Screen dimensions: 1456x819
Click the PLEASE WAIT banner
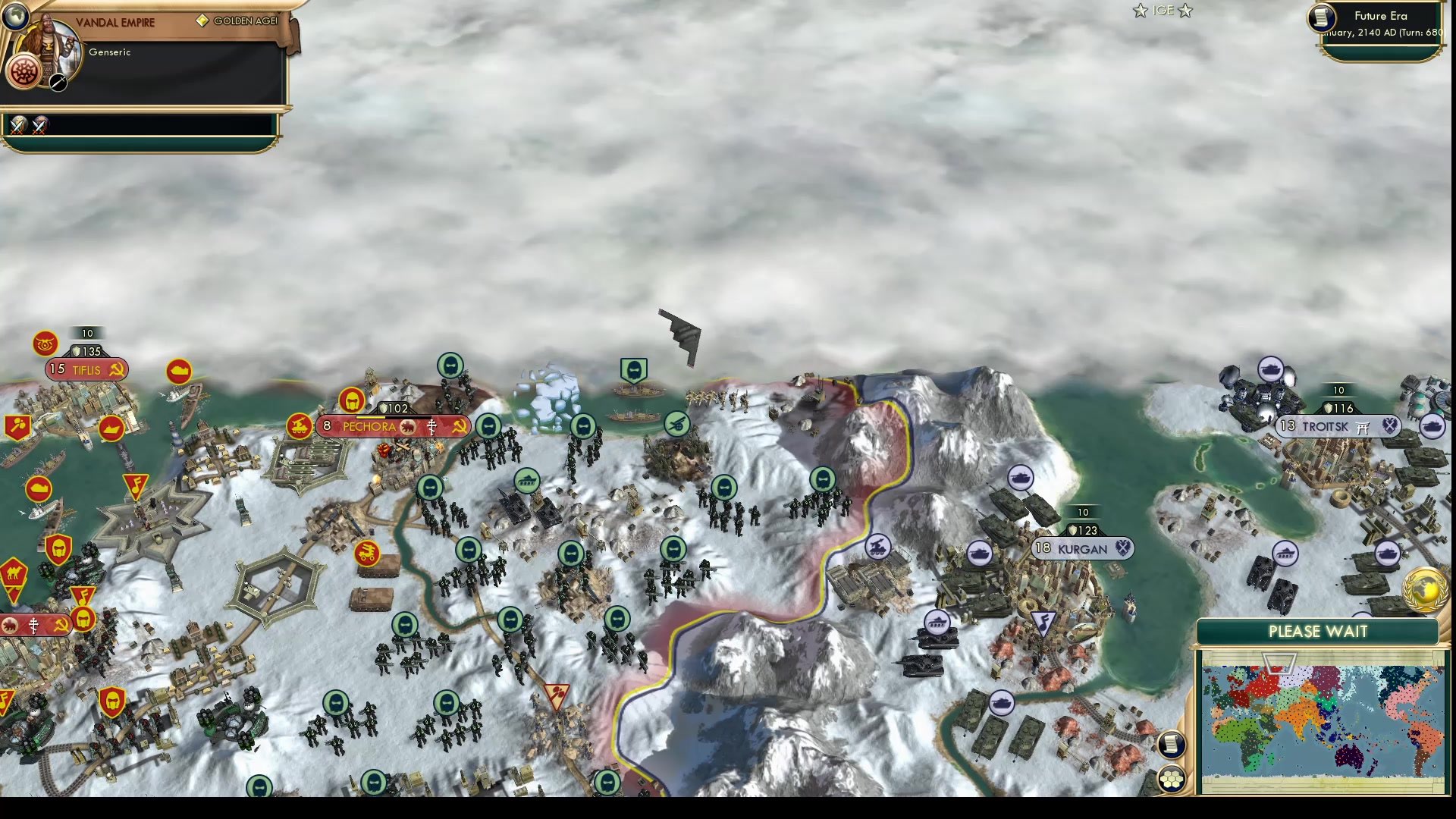coord(1317,631)
